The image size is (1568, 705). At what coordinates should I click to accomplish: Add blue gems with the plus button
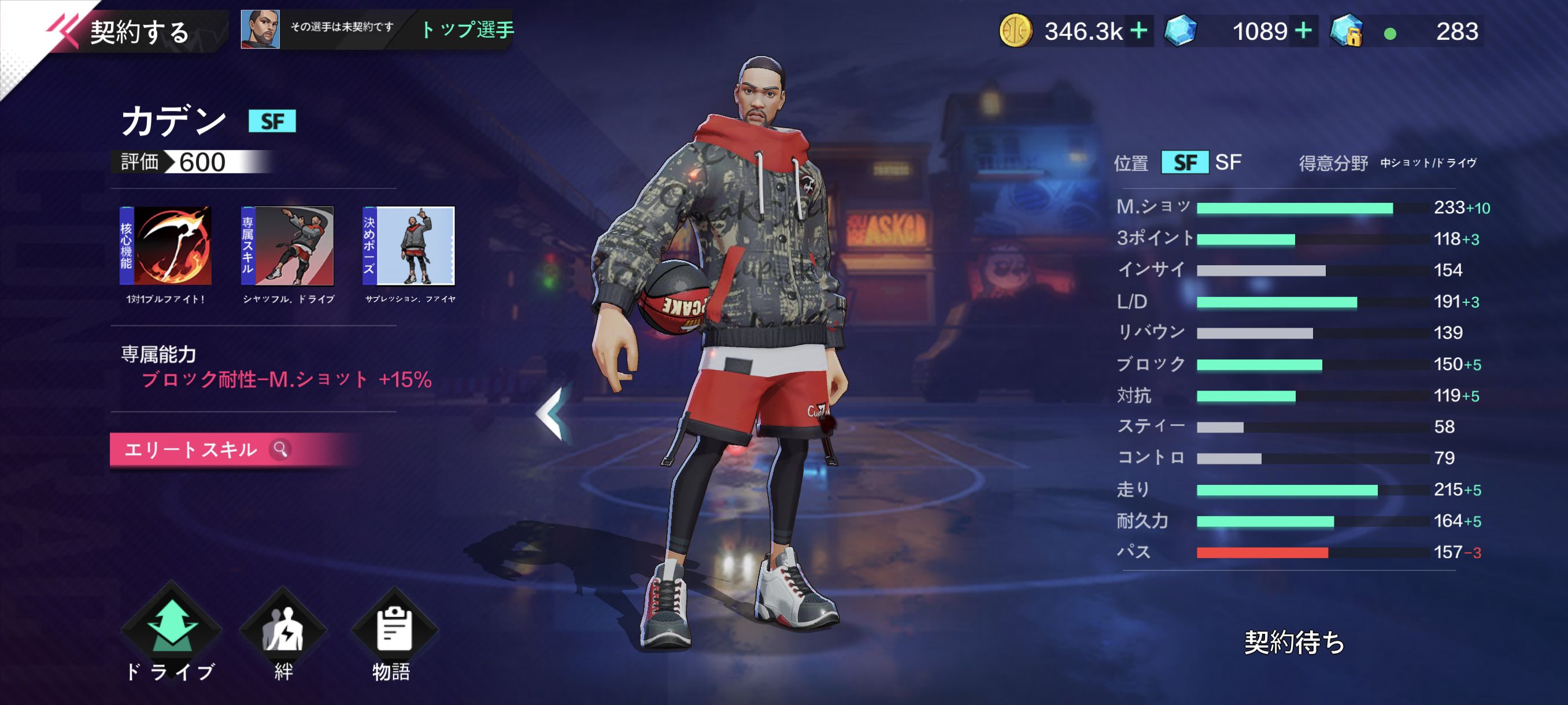point(1303,31)
